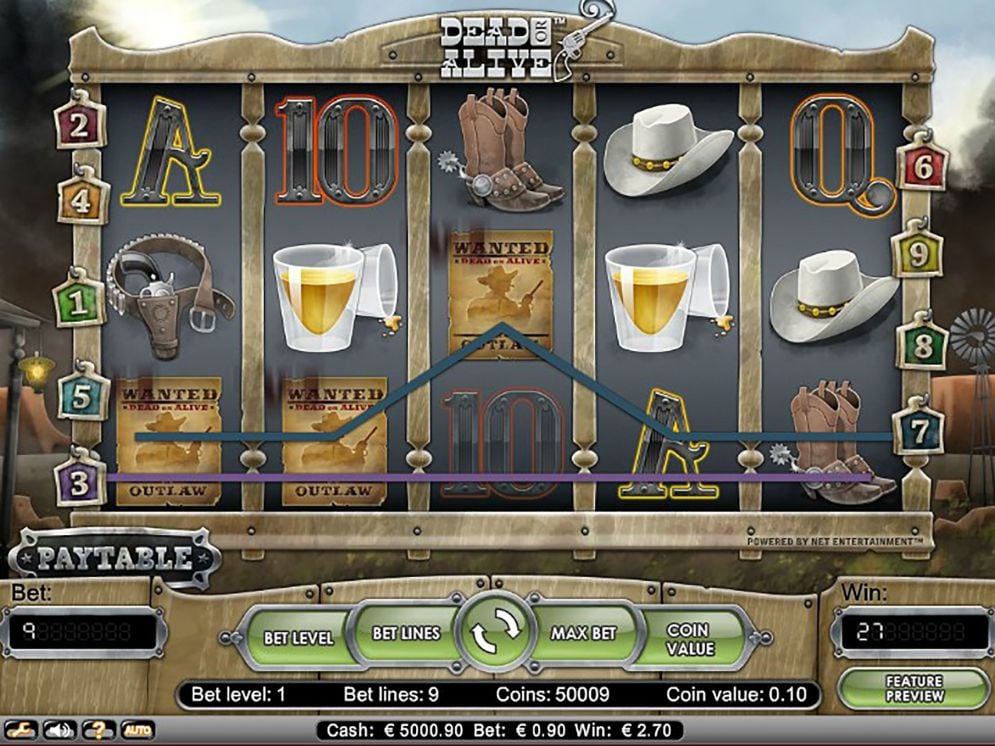This screenshot has height=746, width=995.
Task: Open game settings via the wrench icon
Action: (x=23, y=730)
